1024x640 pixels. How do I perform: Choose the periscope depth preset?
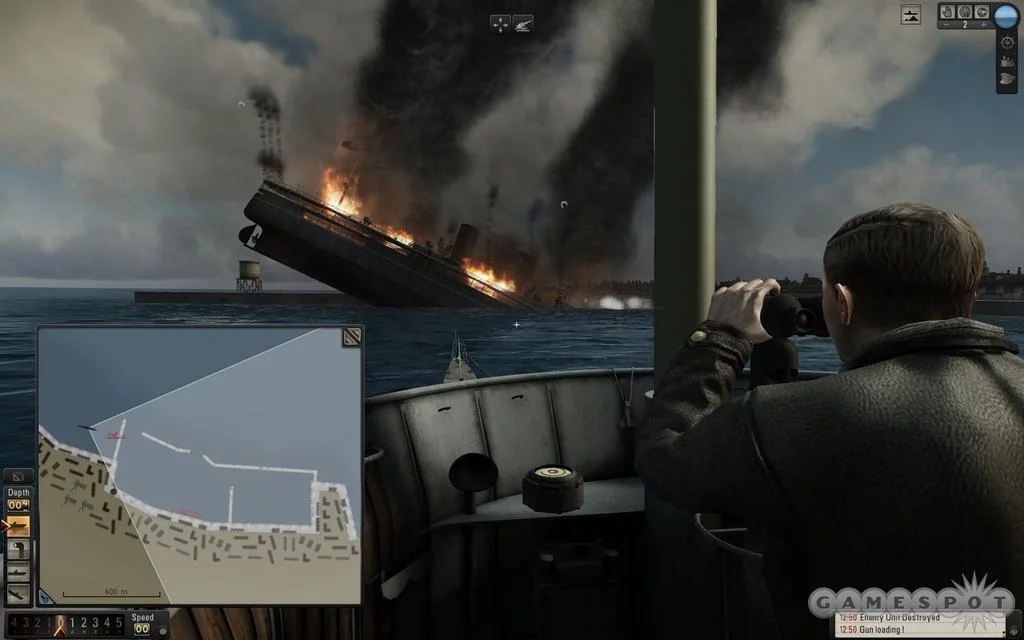tap(19, 549)
